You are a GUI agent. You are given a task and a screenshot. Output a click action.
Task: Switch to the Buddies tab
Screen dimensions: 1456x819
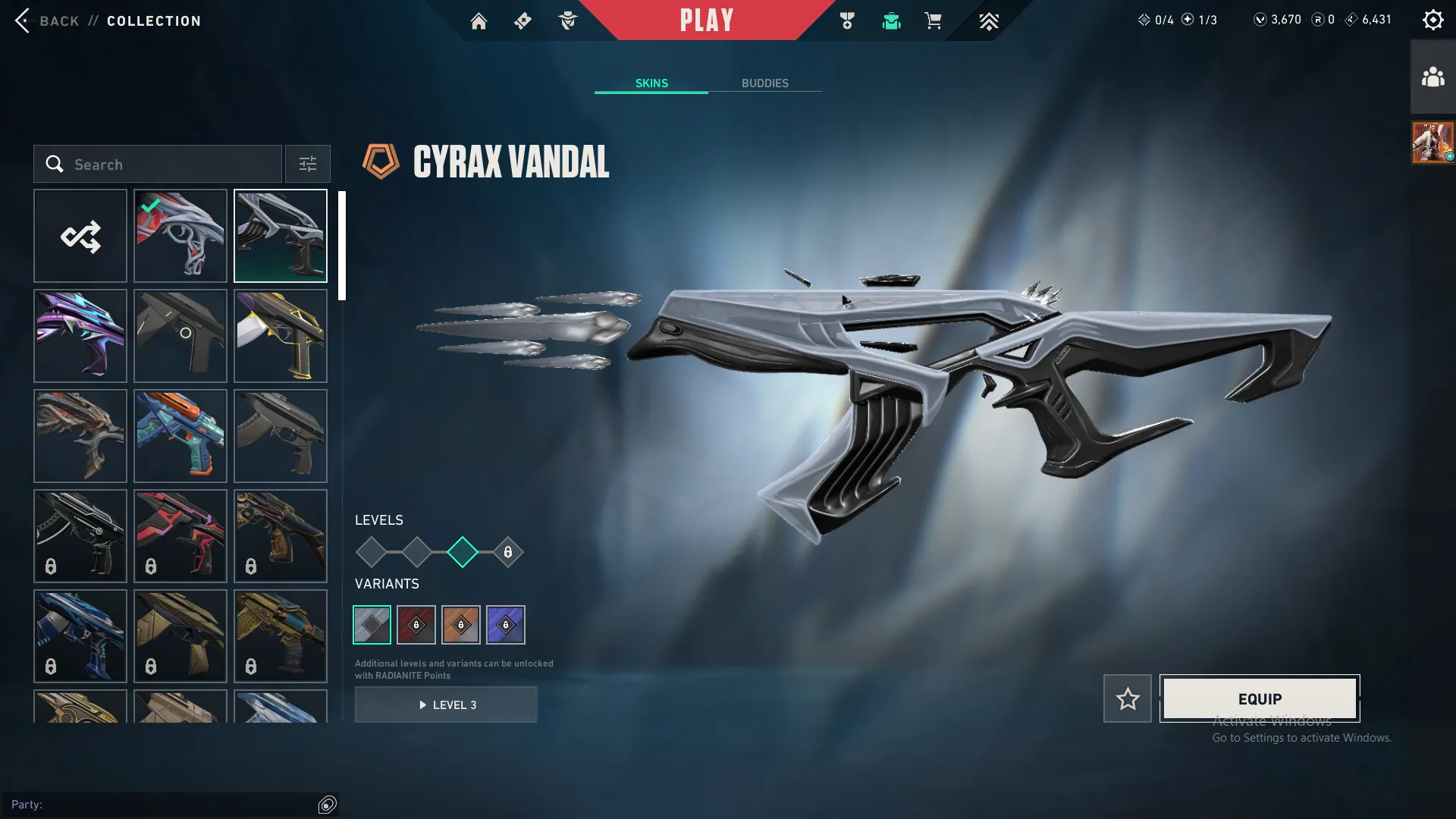765,83
